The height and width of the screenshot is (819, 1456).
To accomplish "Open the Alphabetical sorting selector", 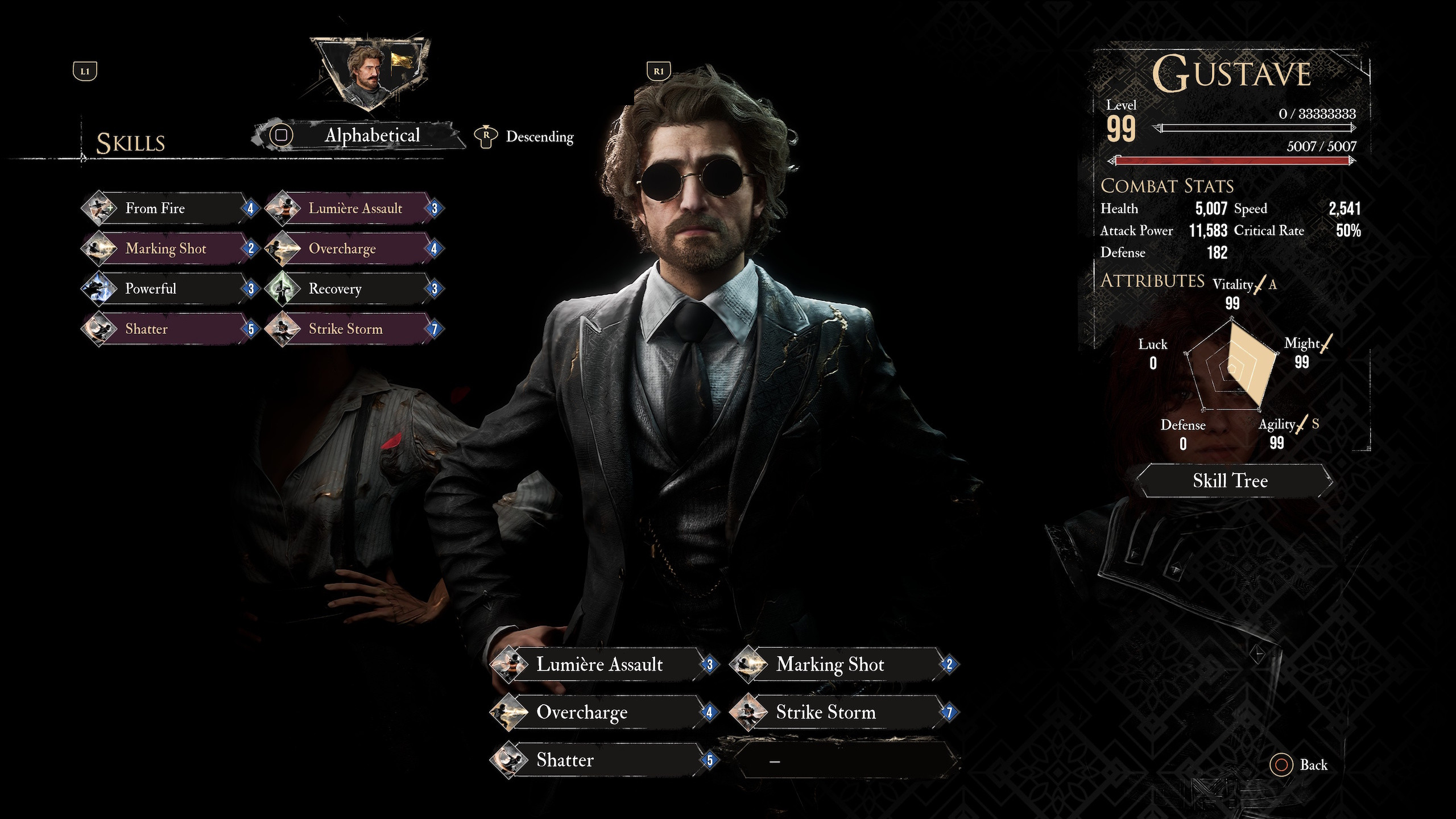I will (371, 135).
